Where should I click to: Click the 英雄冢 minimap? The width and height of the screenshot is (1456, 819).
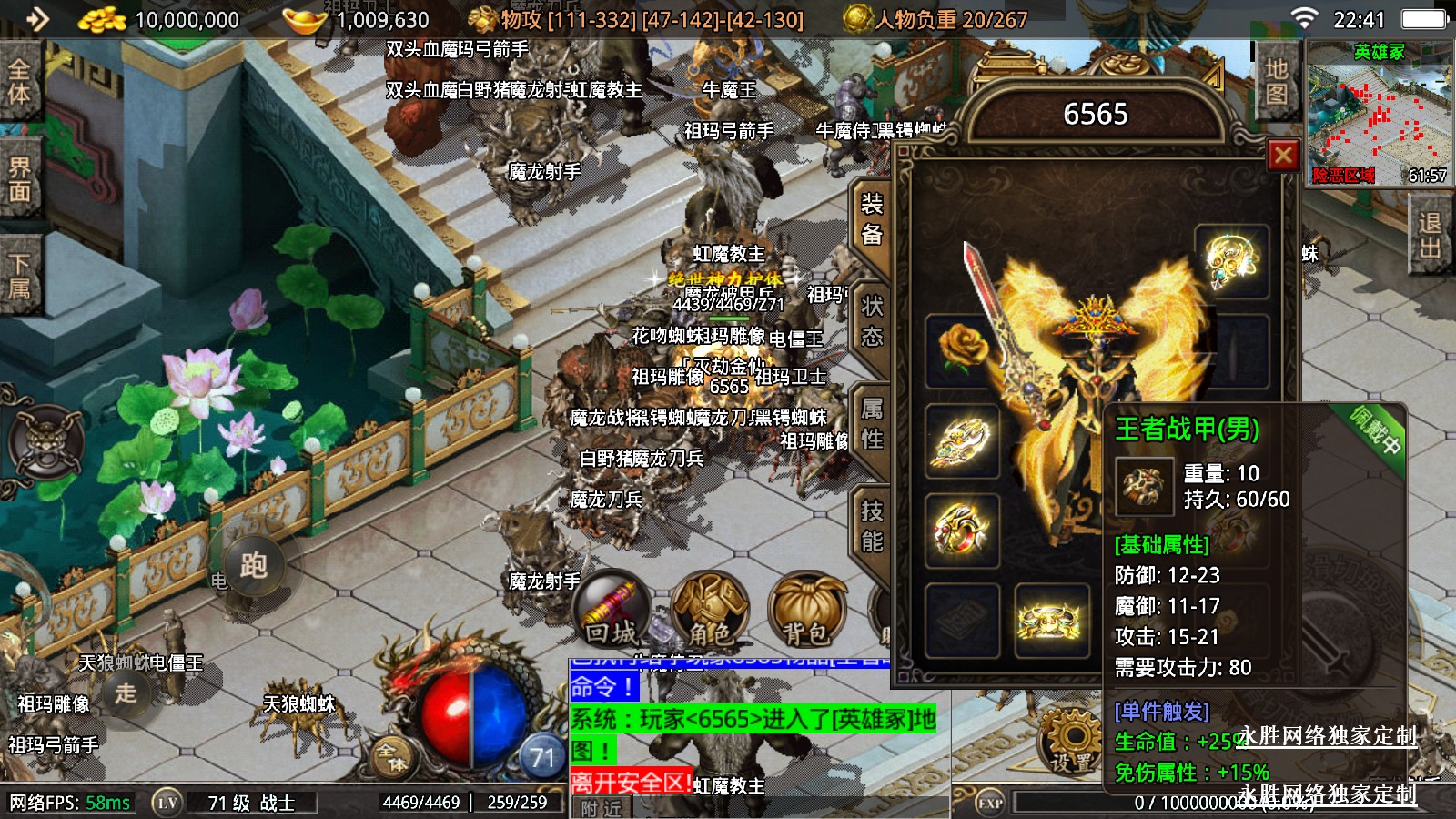coord(1380,114)
